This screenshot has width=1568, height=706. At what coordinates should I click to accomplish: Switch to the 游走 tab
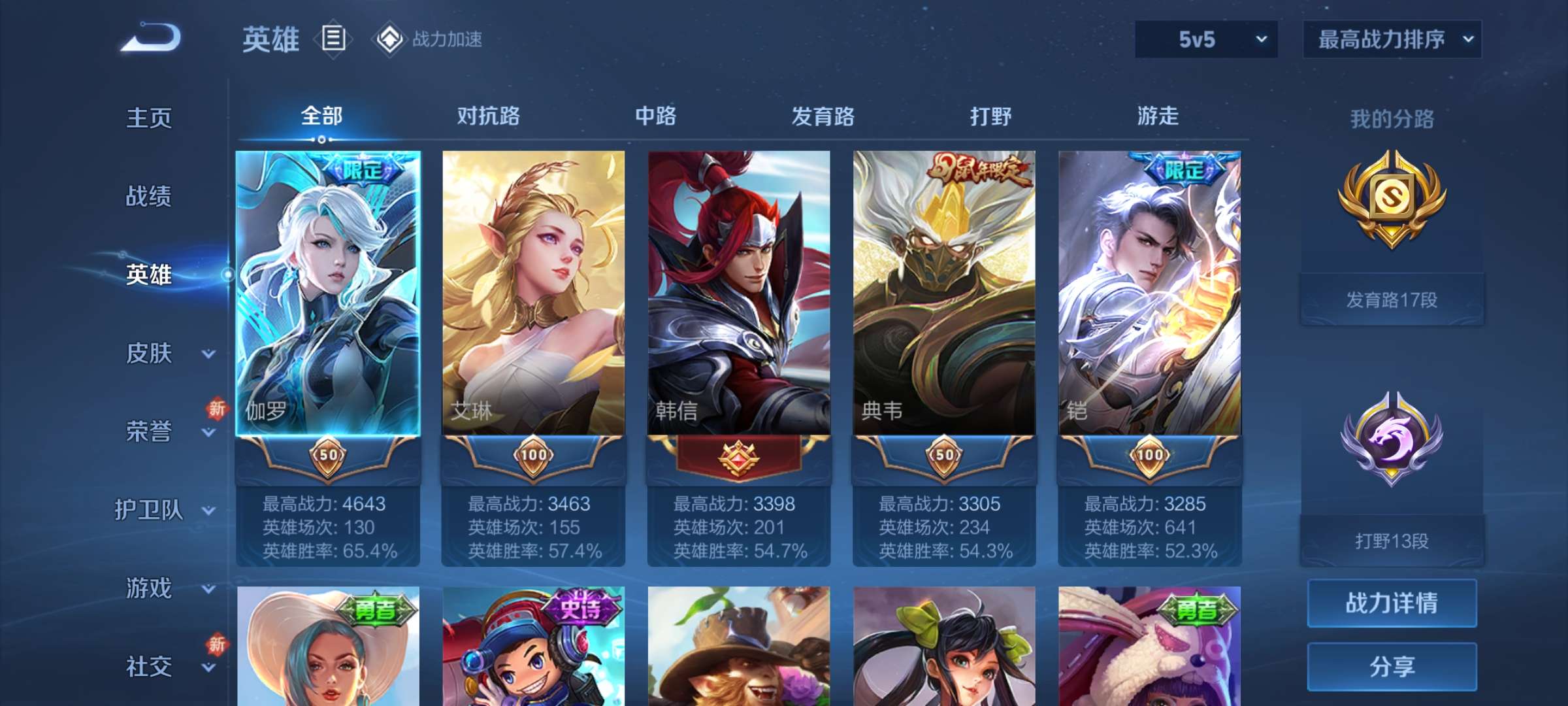(x=1158, y=116)
